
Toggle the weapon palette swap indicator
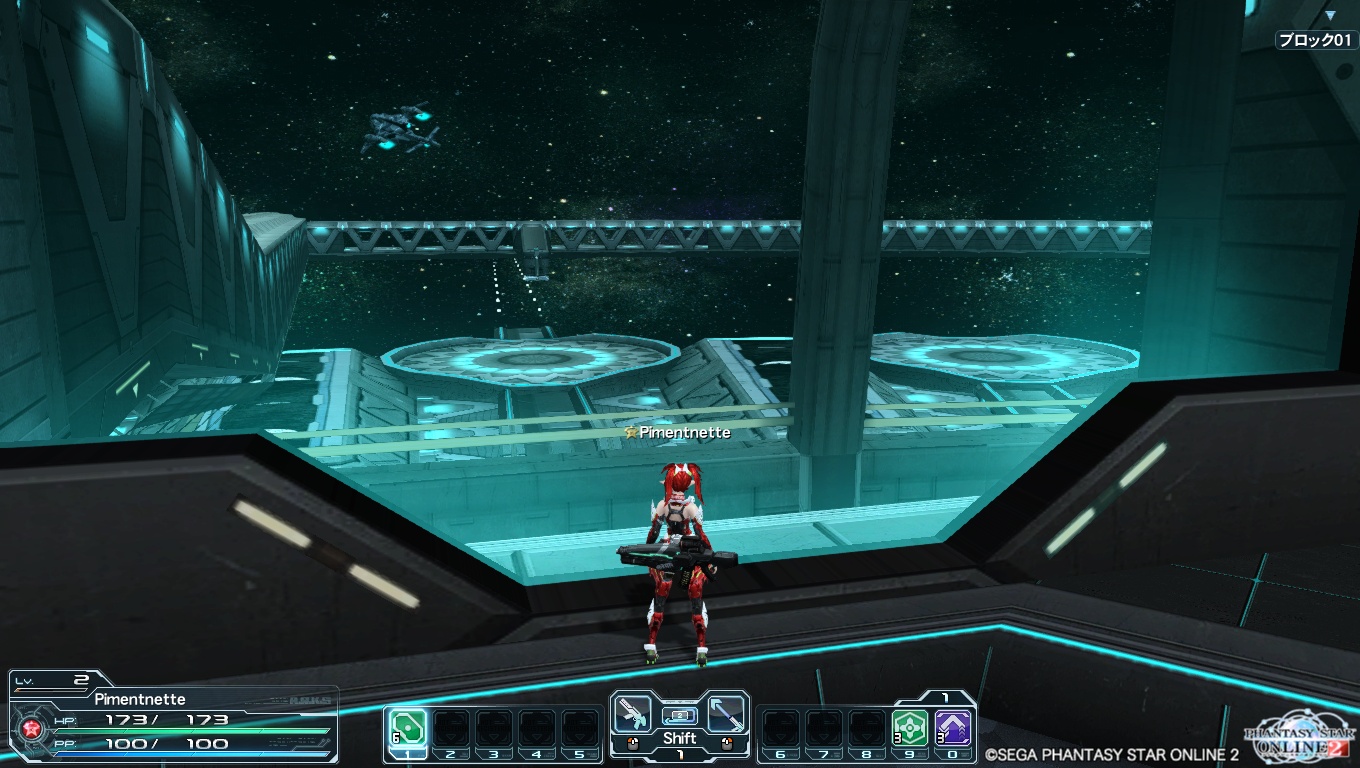tap(680, 716)
